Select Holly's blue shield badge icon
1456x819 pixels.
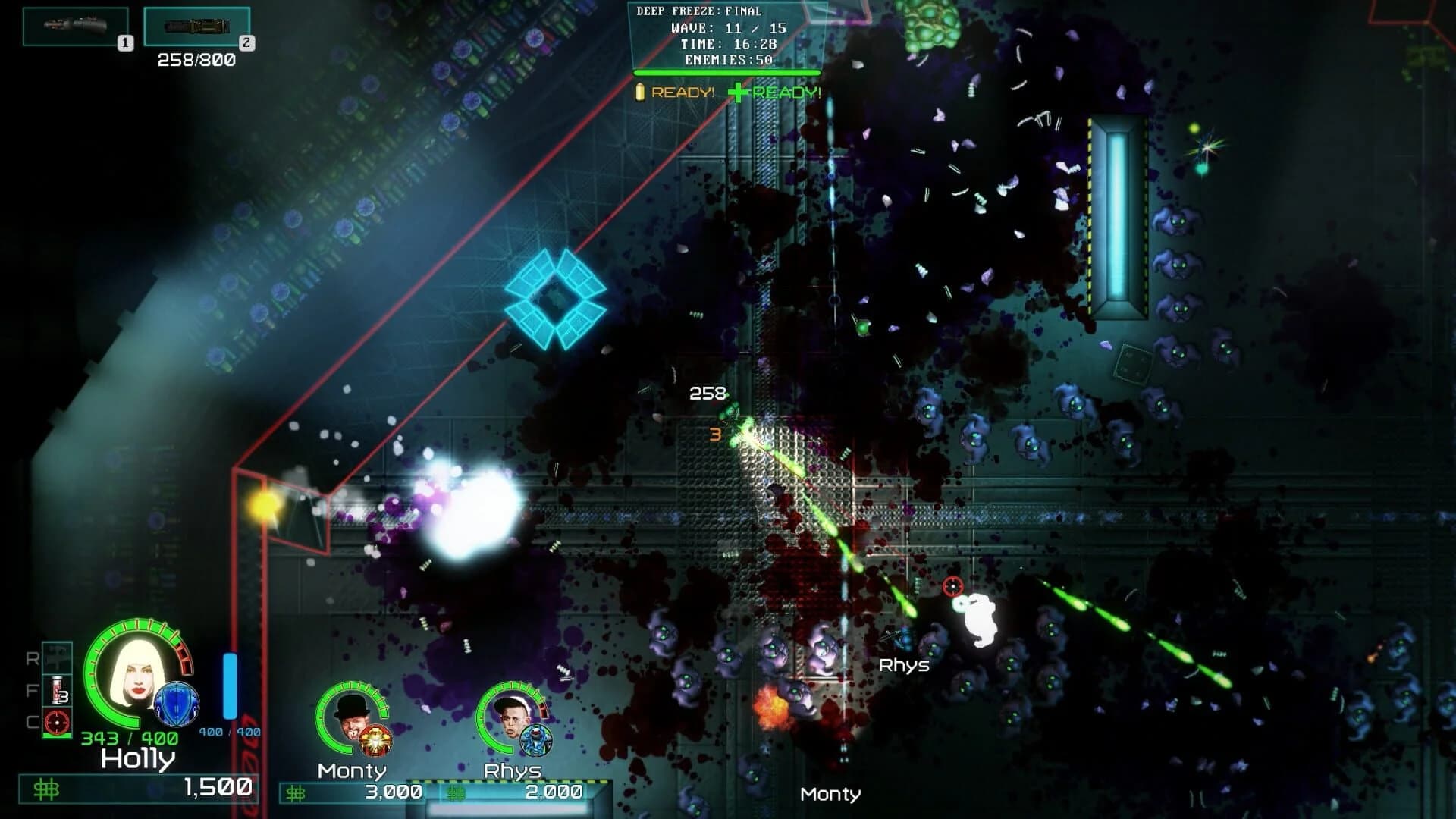pos(176,704)
